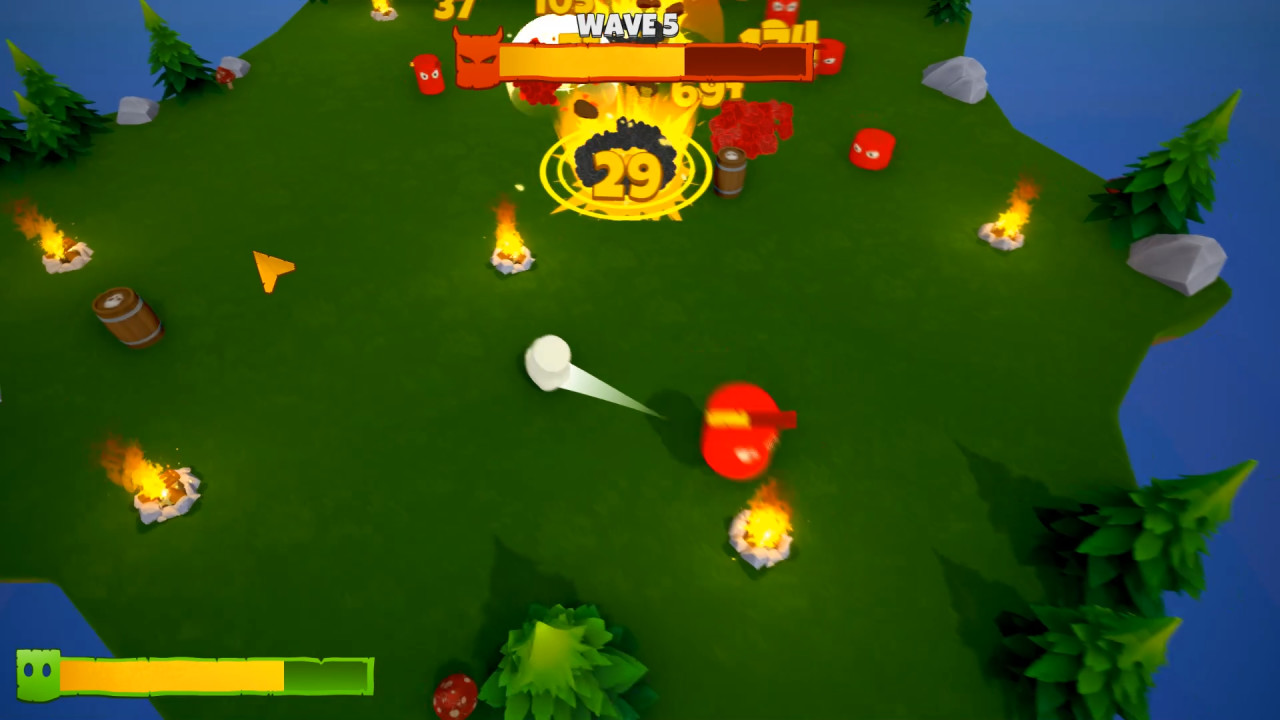Click the campfire near the bottom center

[760, 528]
